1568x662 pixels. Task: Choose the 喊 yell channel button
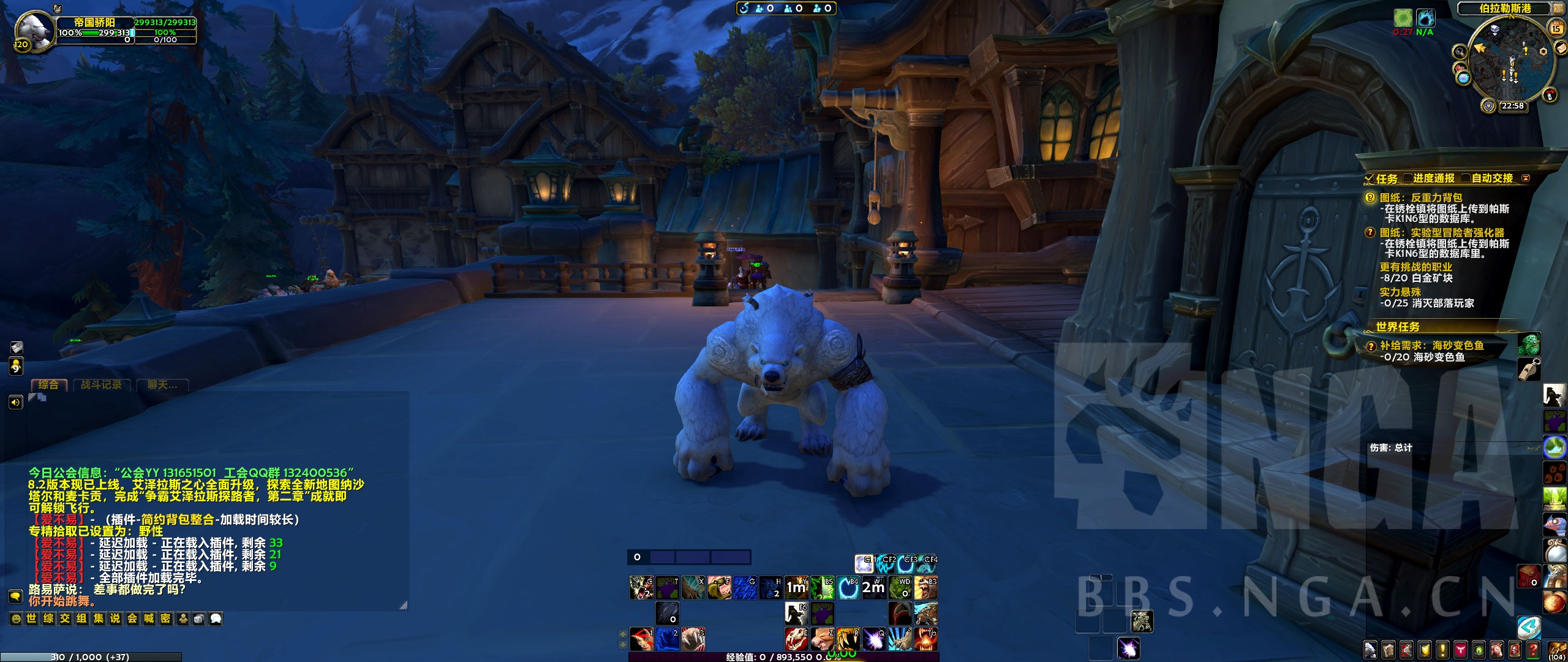coord(149,619)
